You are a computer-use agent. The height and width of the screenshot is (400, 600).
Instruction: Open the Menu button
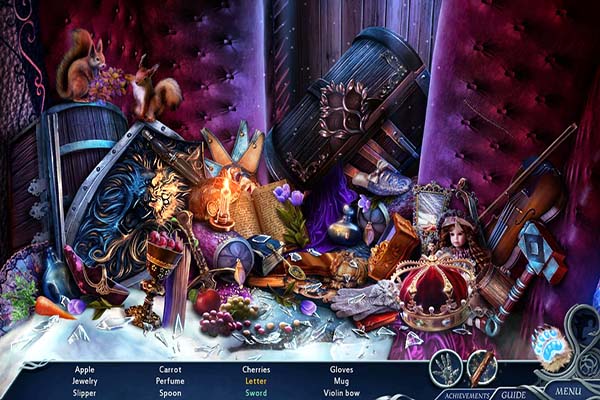[x=567, y=389]
